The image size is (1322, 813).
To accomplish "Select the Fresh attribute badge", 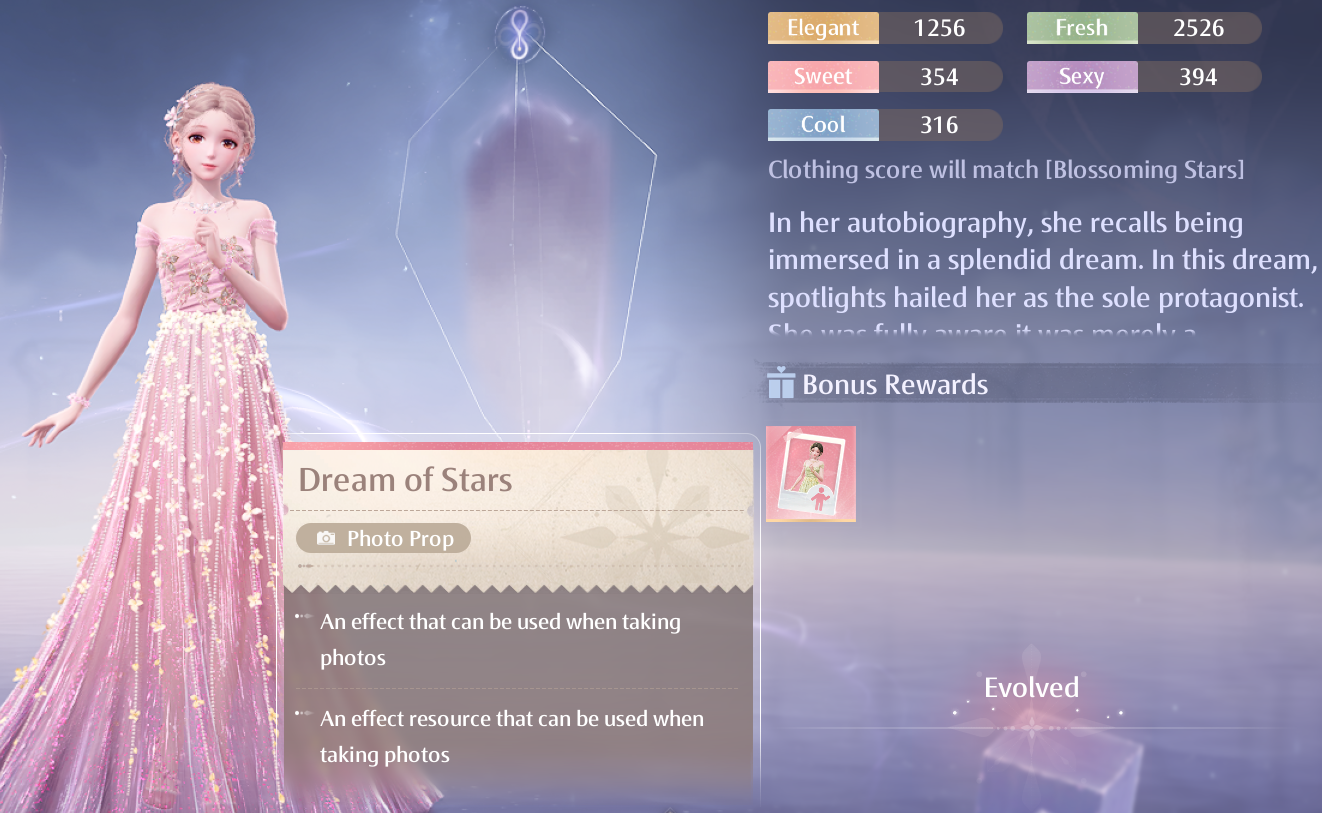I will [1081, 27].
